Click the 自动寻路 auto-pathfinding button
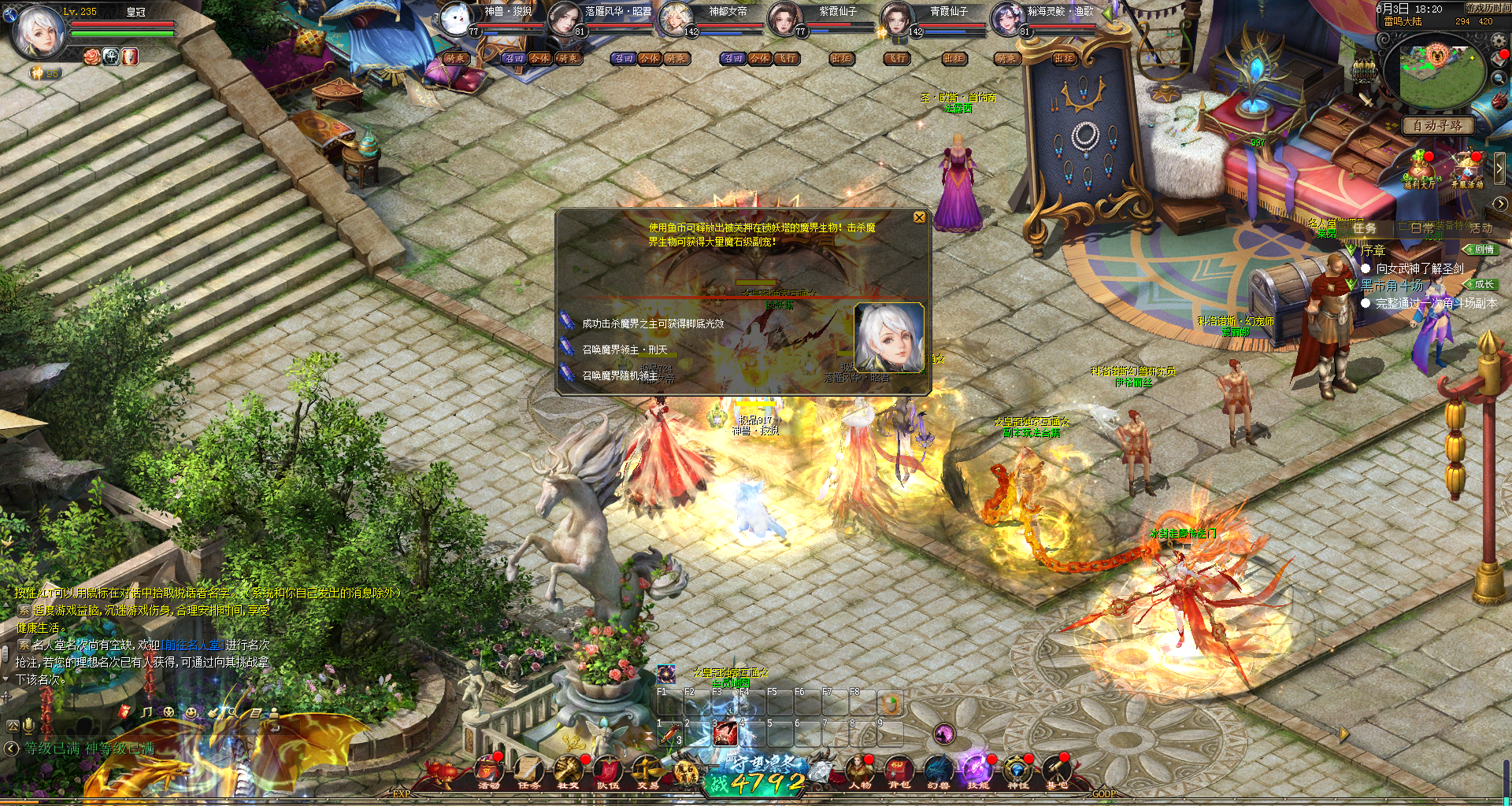 click(1438, 125)
